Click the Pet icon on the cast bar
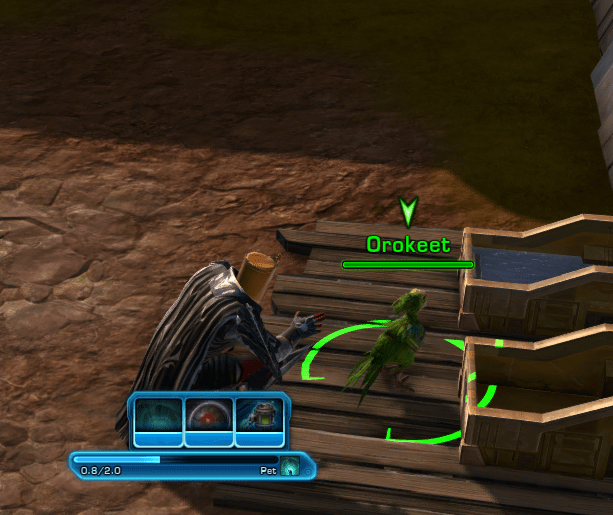 [x=290, y=467]
